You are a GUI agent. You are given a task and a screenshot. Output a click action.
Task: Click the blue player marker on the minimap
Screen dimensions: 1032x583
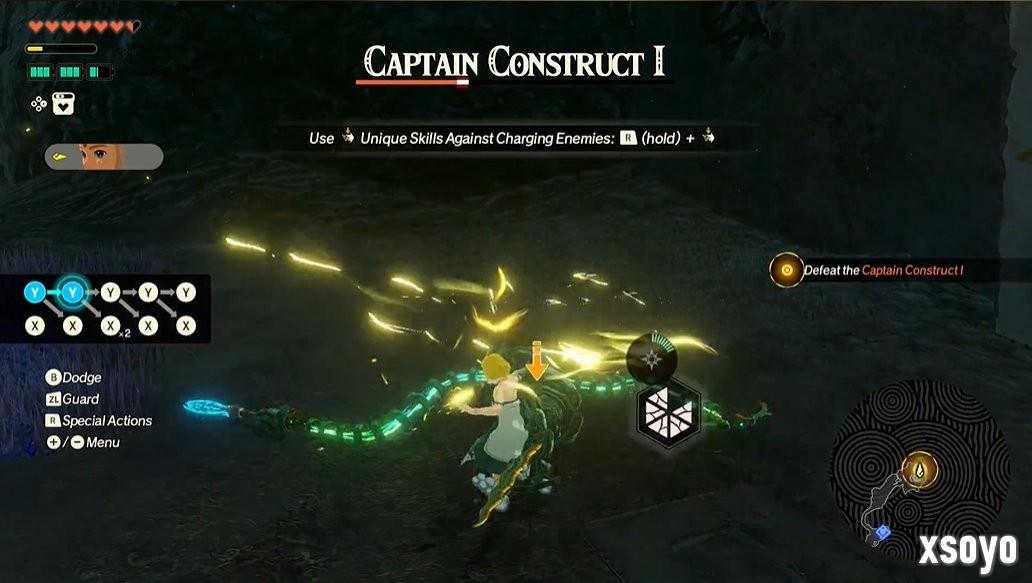881,533
